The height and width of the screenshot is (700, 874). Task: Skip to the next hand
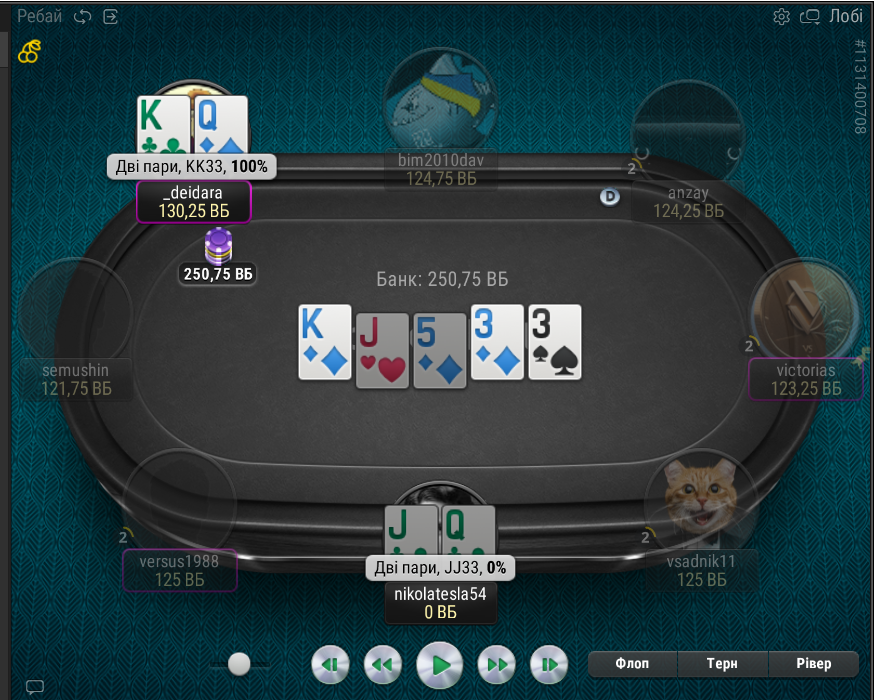click(x=548, y=664)
